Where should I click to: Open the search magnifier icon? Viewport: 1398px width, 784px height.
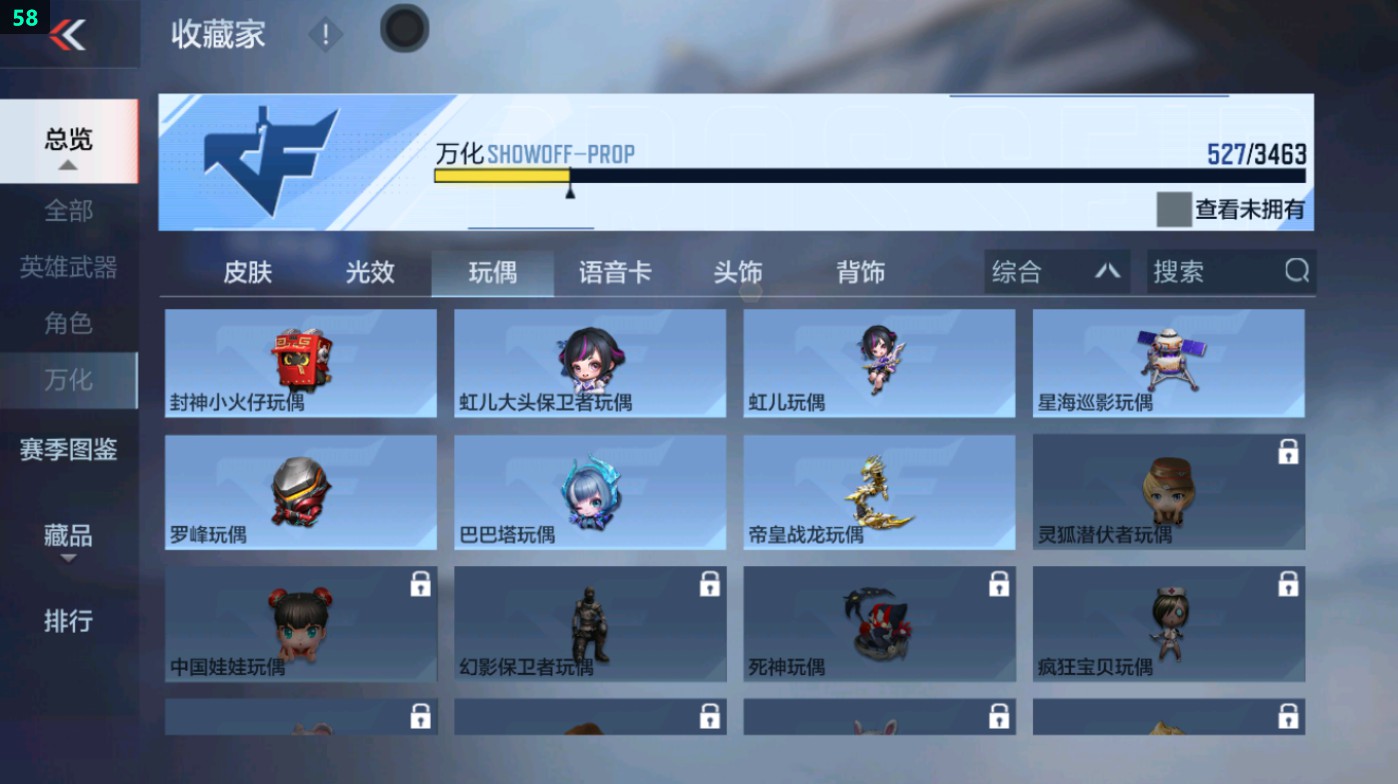click(x=1297, y=270)
